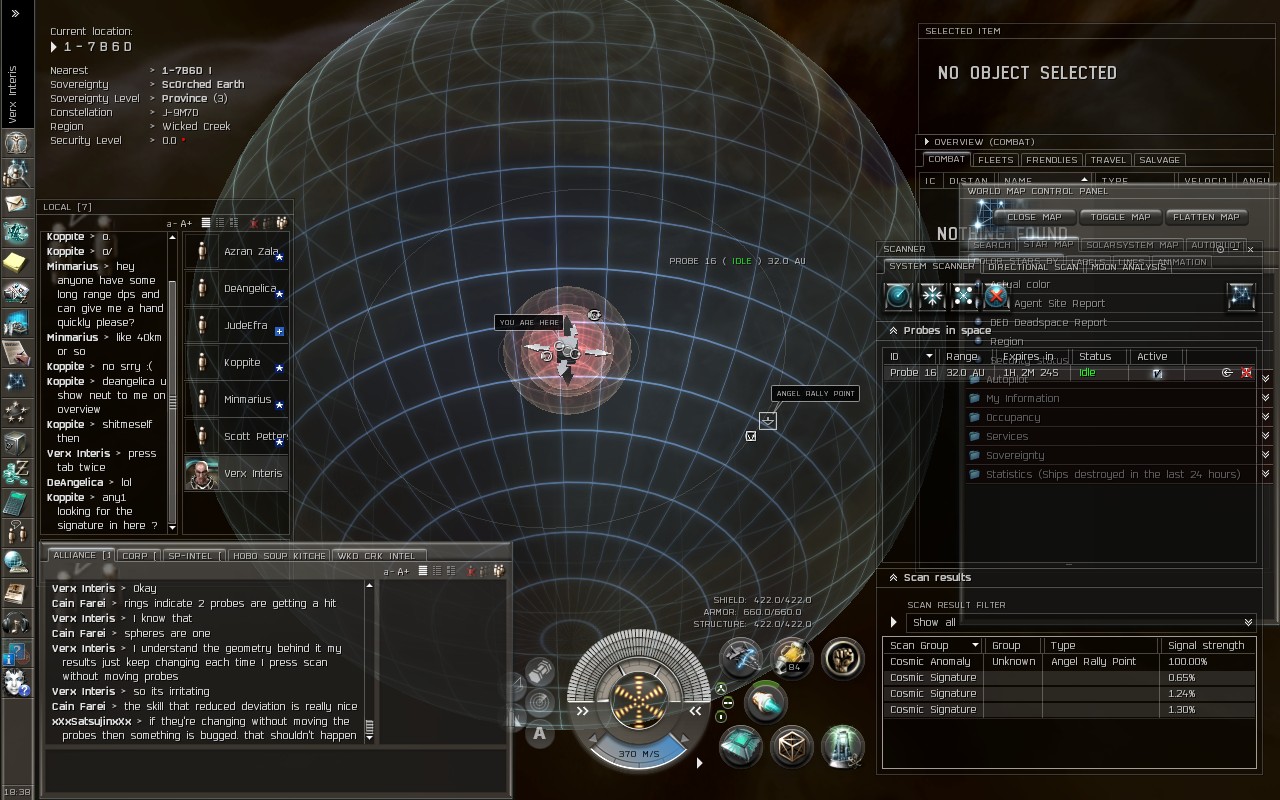
Task: Collapse the Scan results section
Action: click(893, 578)
